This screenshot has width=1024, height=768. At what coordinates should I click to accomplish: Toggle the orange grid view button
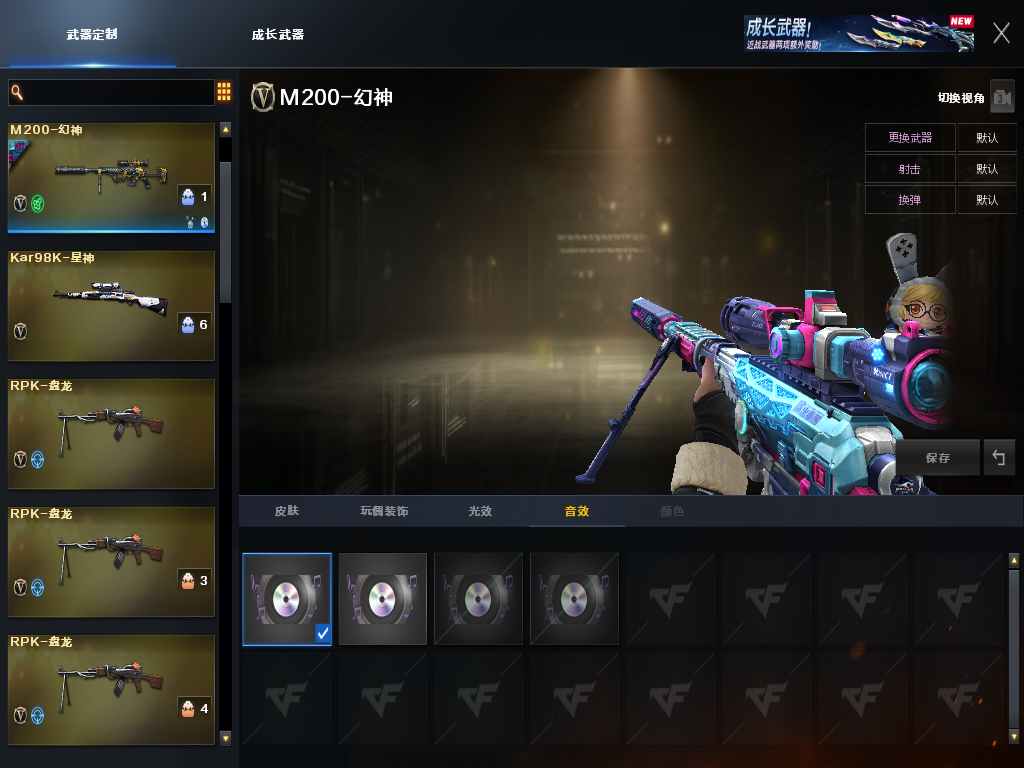point(224,92)
